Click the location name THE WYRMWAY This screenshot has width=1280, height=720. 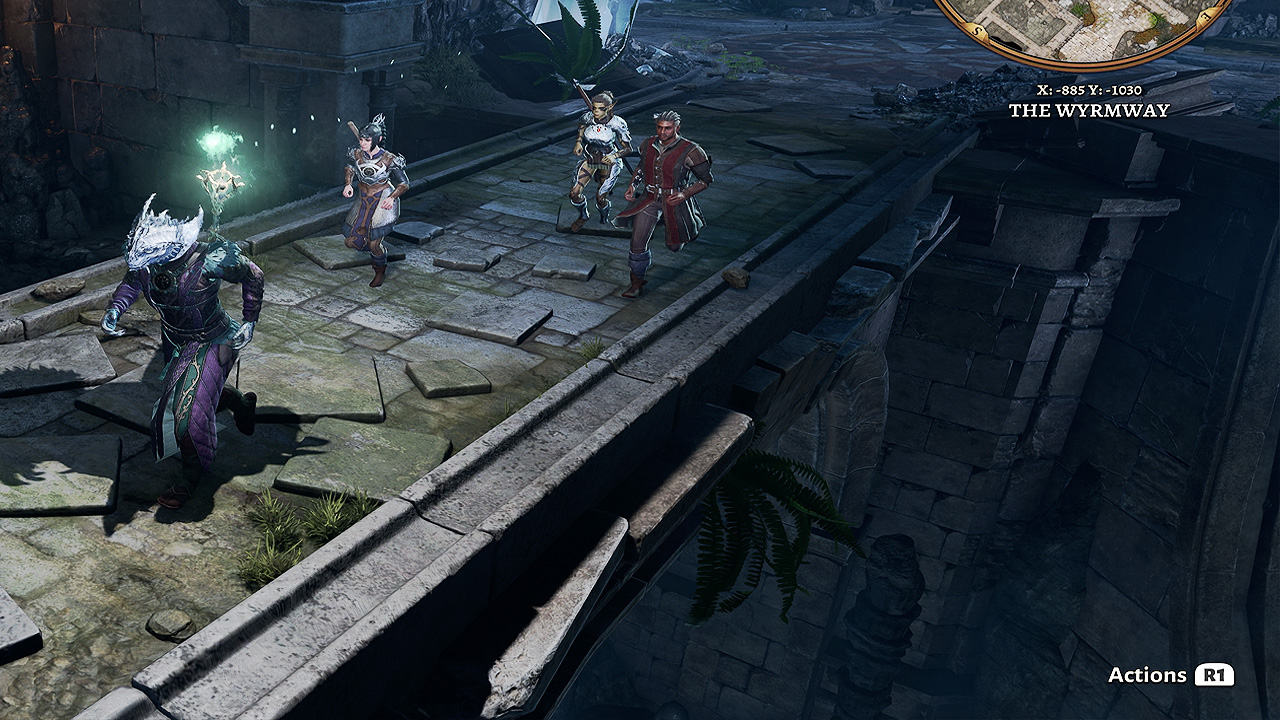(x=1092, y=110)
